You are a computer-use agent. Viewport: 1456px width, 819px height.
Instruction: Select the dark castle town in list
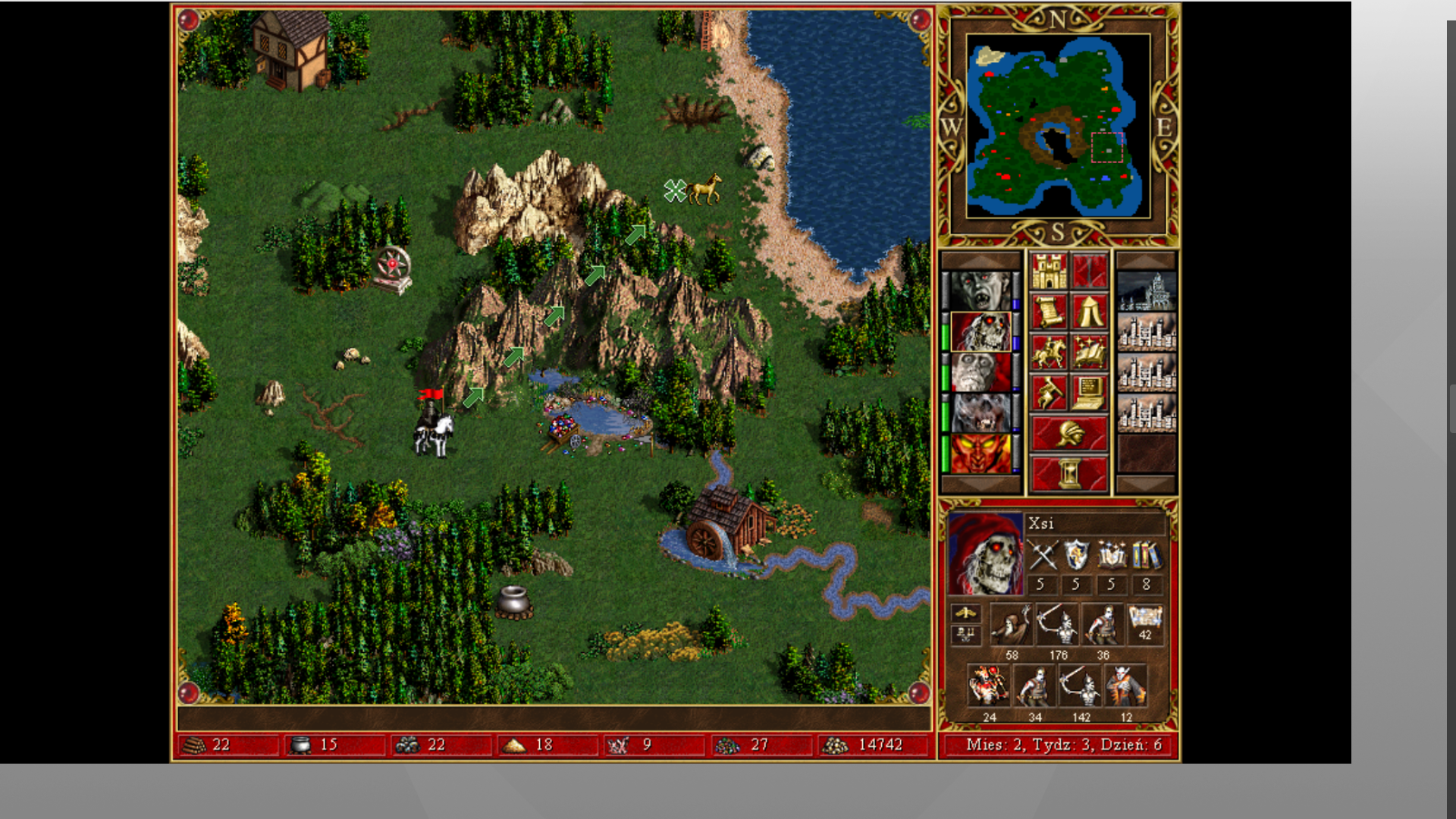pyautogui.click(x=1147, y=291)
